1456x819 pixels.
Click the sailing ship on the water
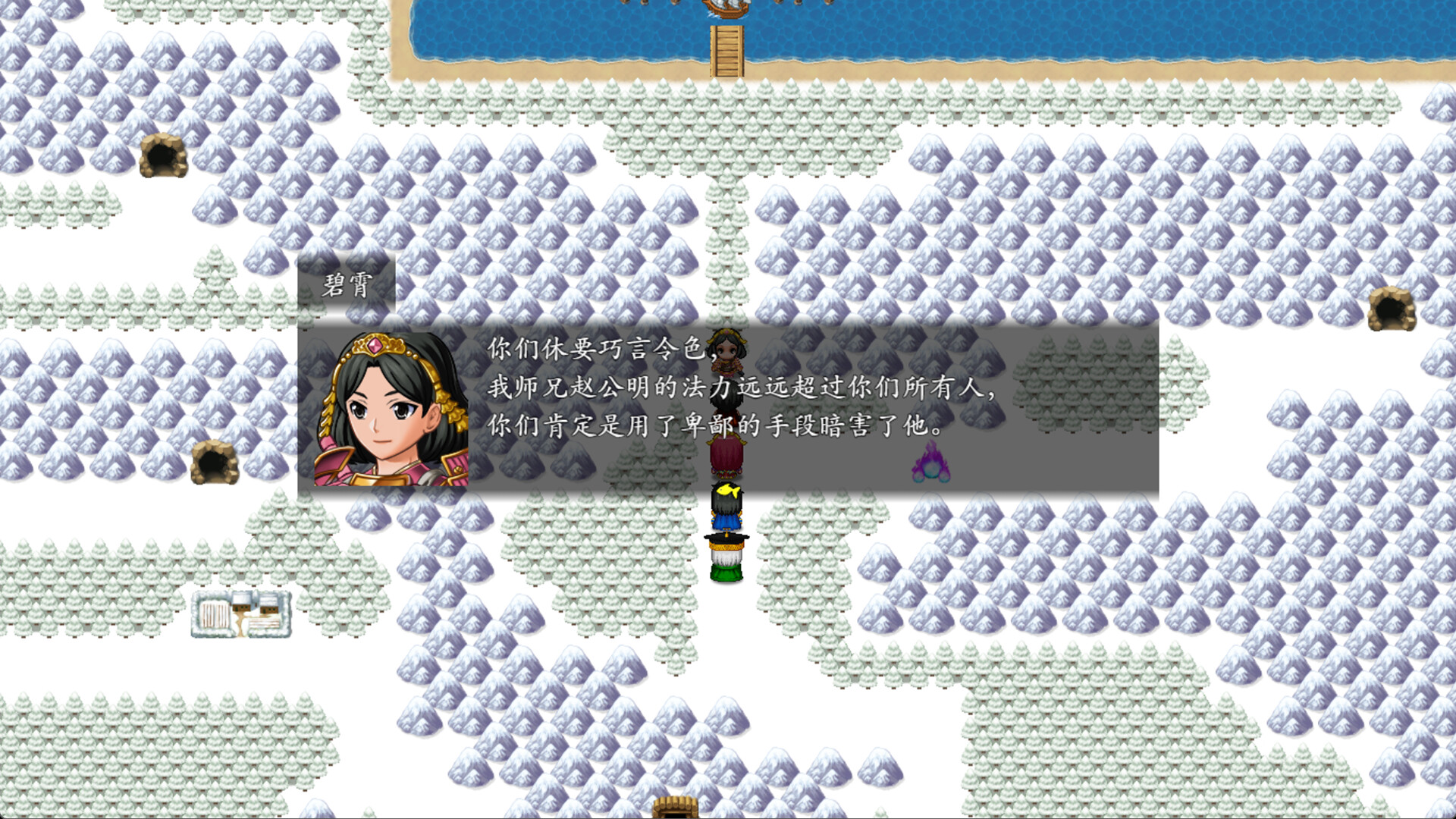[726, 9]
